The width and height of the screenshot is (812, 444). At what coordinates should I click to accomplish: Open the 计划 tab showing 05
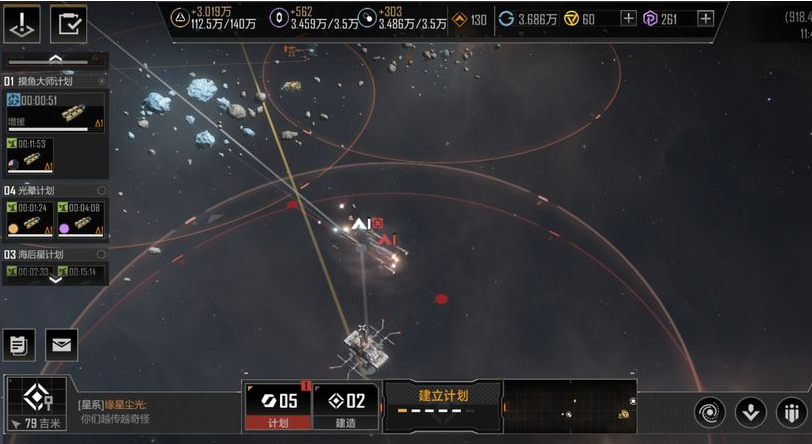[279, 406]
